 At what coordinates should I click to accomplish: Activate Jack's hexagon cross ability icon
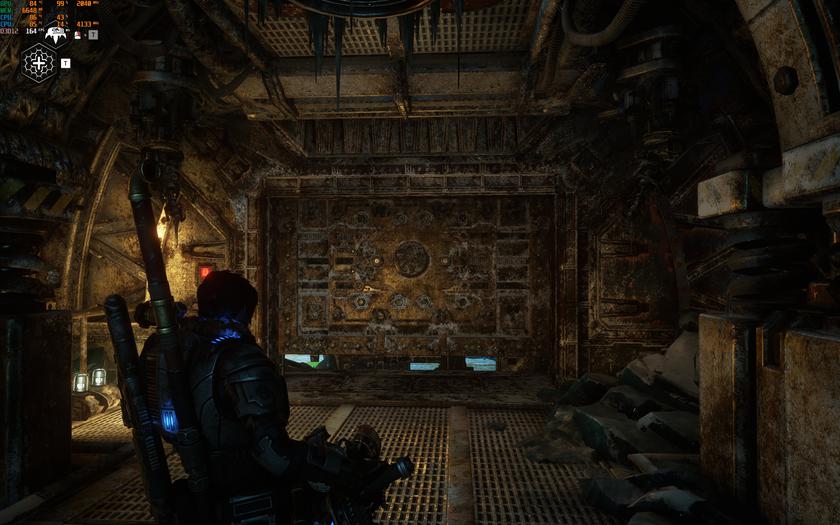39,63
